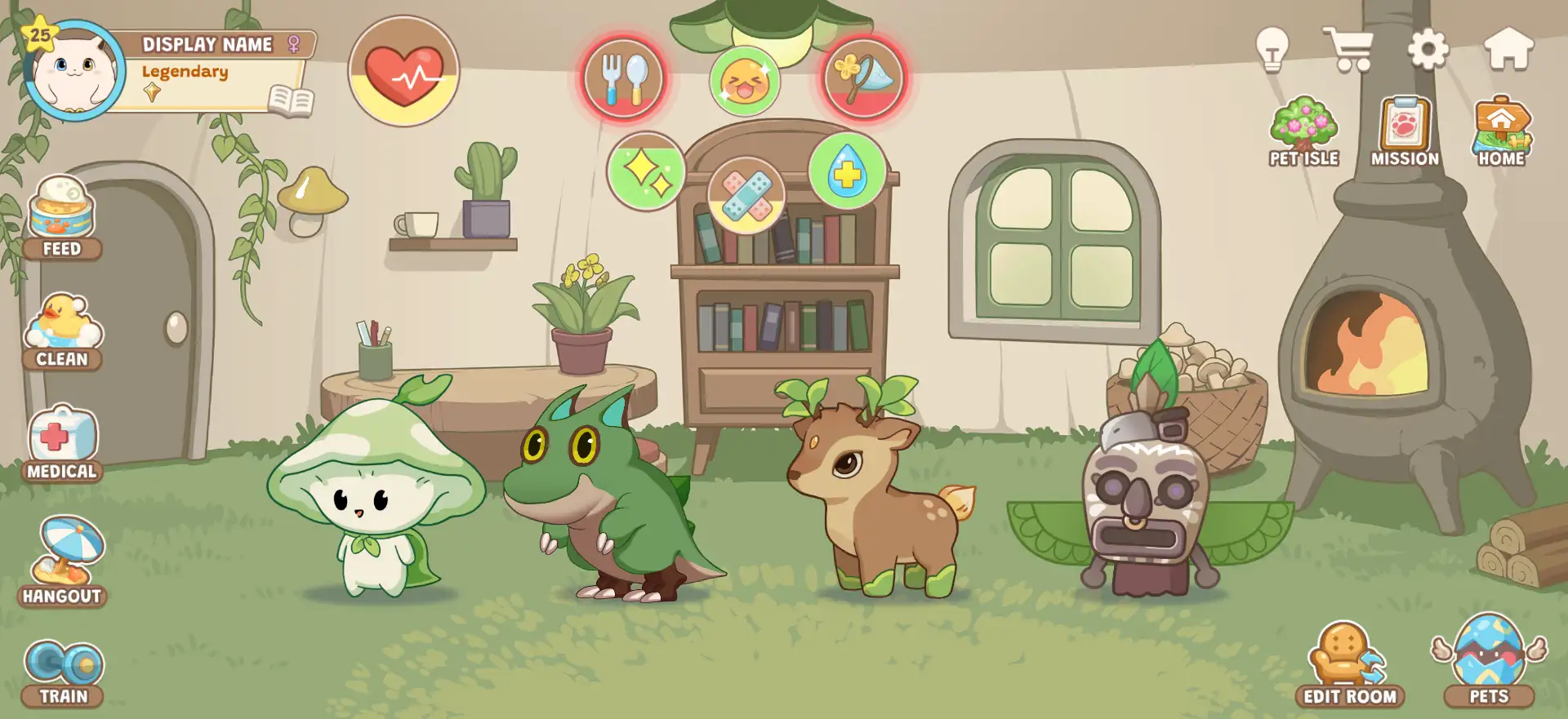The width and height of the screenshot is (1568, 719).
Task: Select the sparkle cleanliness icon
Action: coord(646,171)
